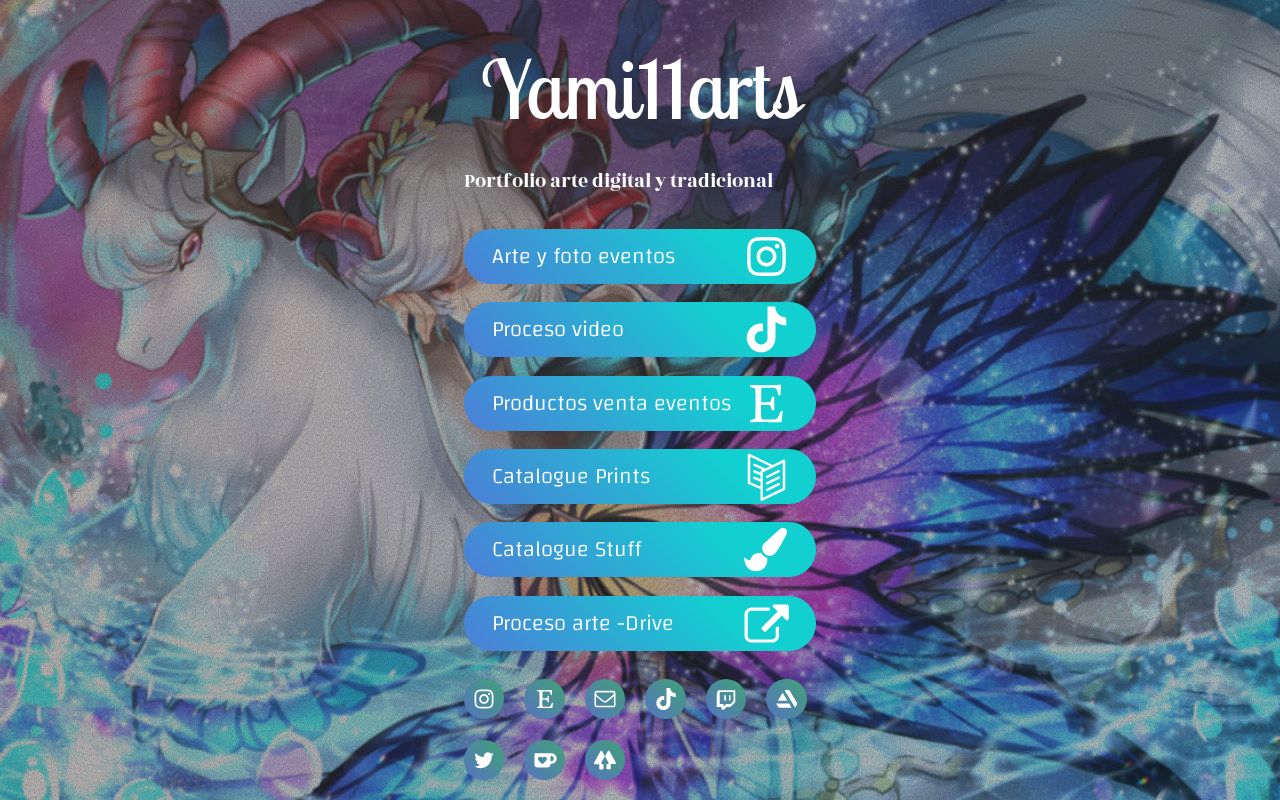Click the TikTok note icon on Proceso video

(x=768, y=330)
